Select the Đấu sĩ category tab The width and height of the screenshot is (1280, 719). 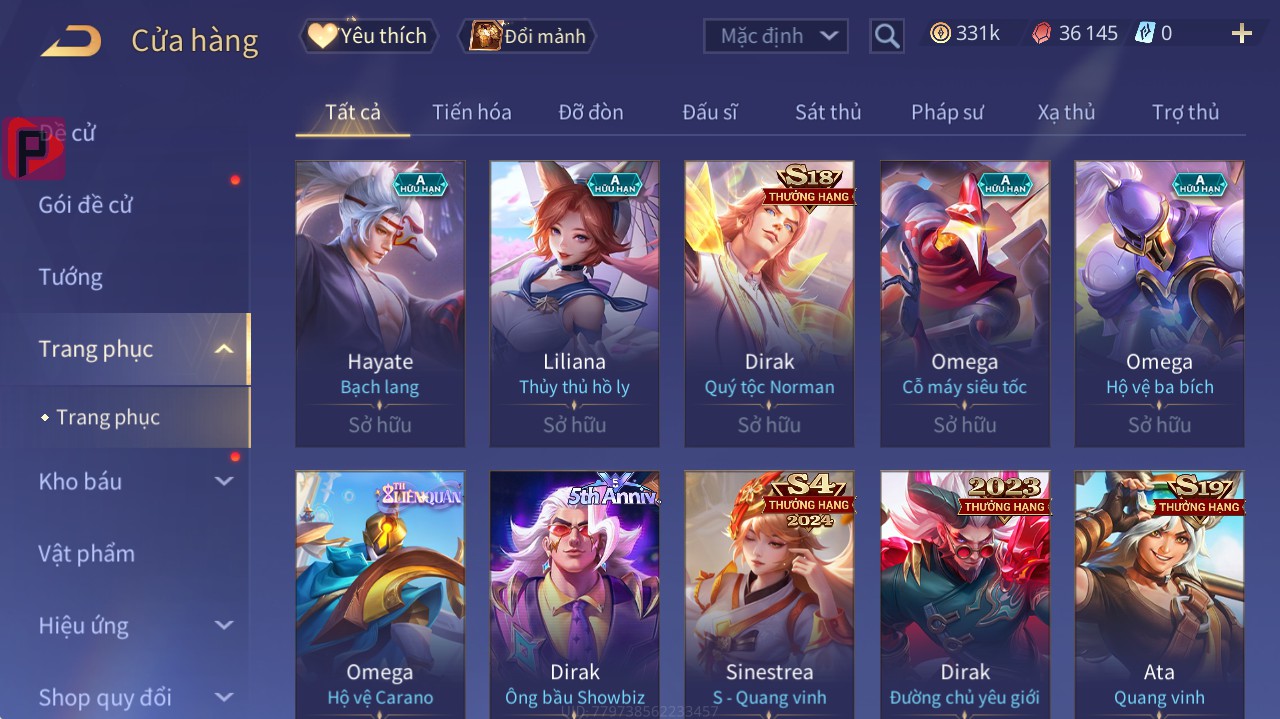point(709,112)
